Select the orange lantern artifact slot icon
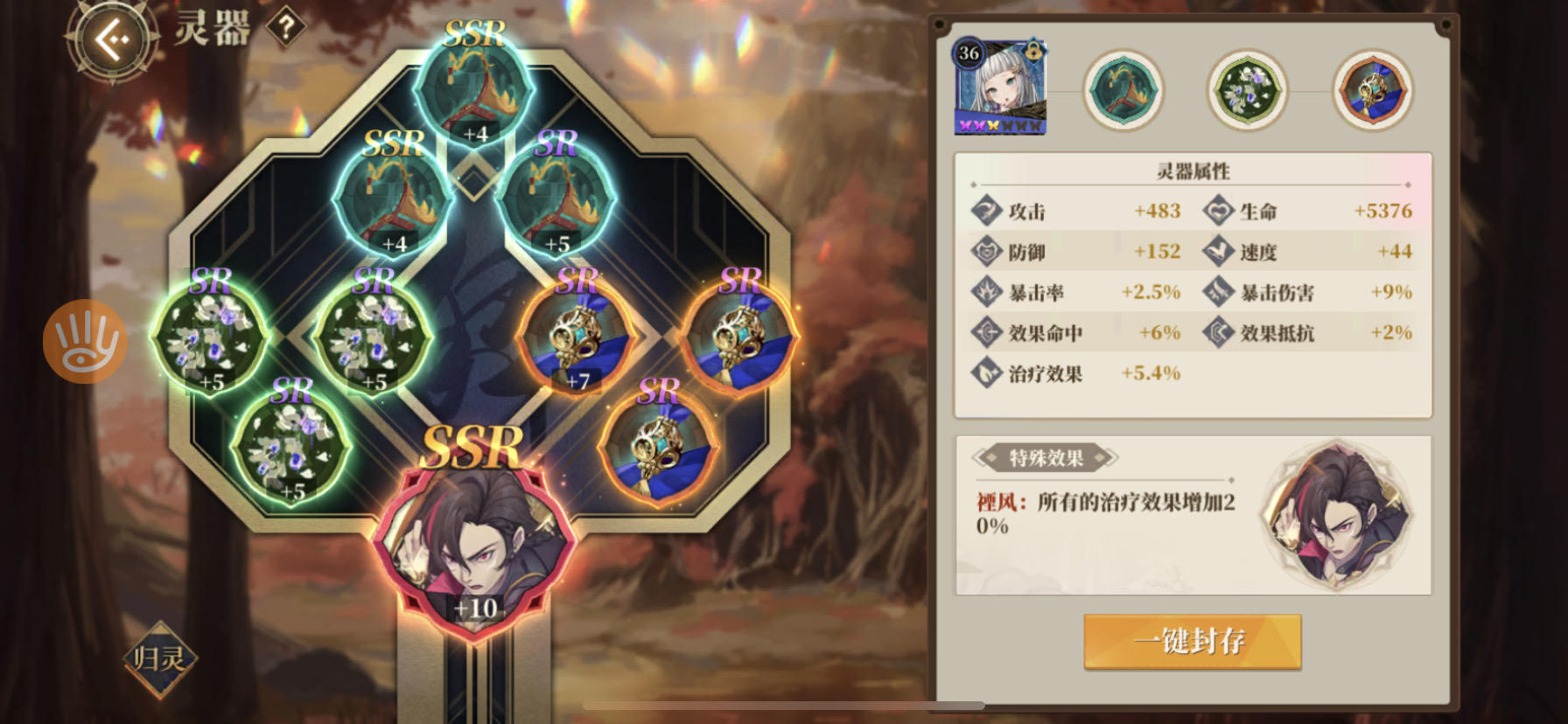 [1373, 88]
